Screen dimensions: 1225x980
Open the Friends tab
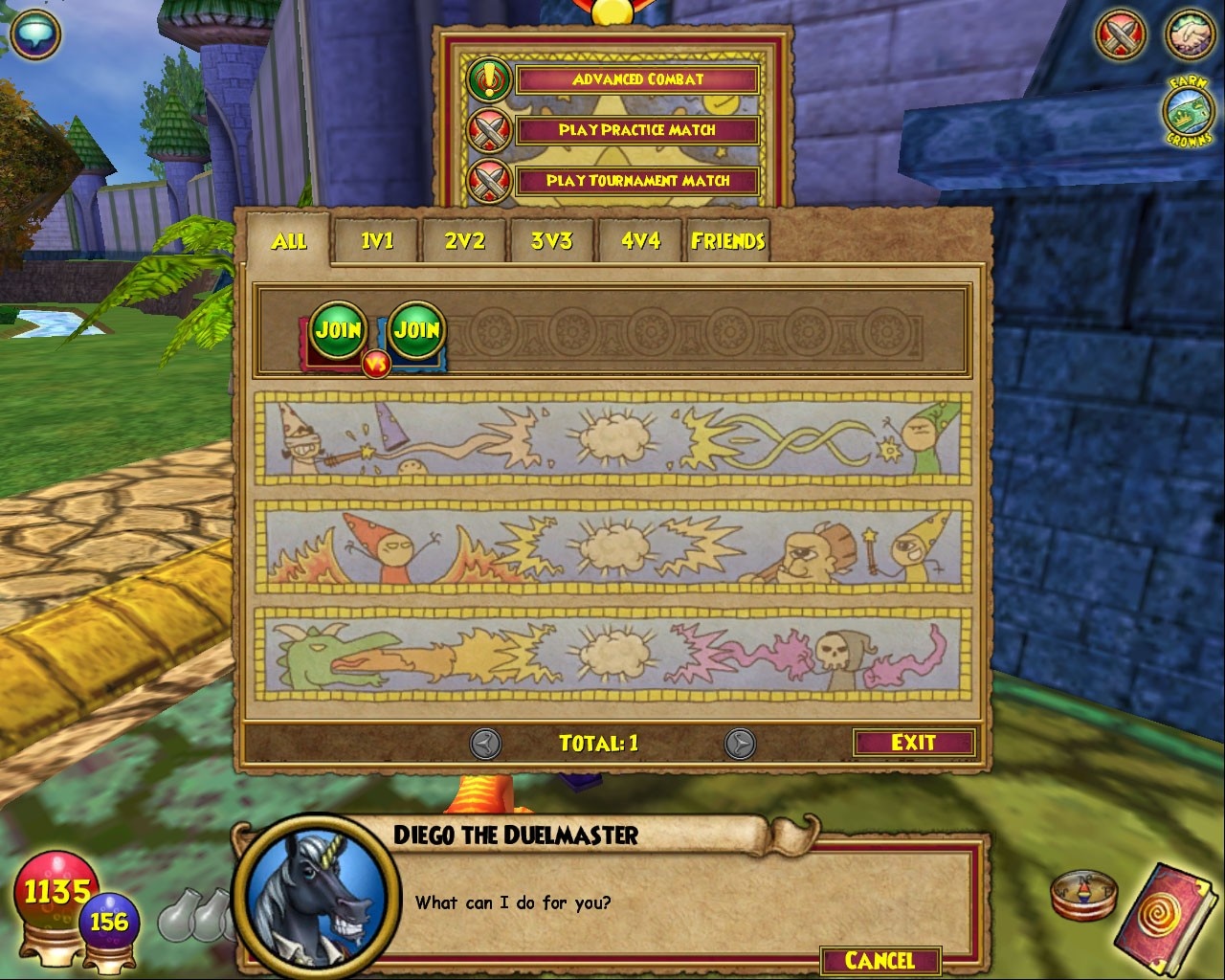(x=729, y=241)
